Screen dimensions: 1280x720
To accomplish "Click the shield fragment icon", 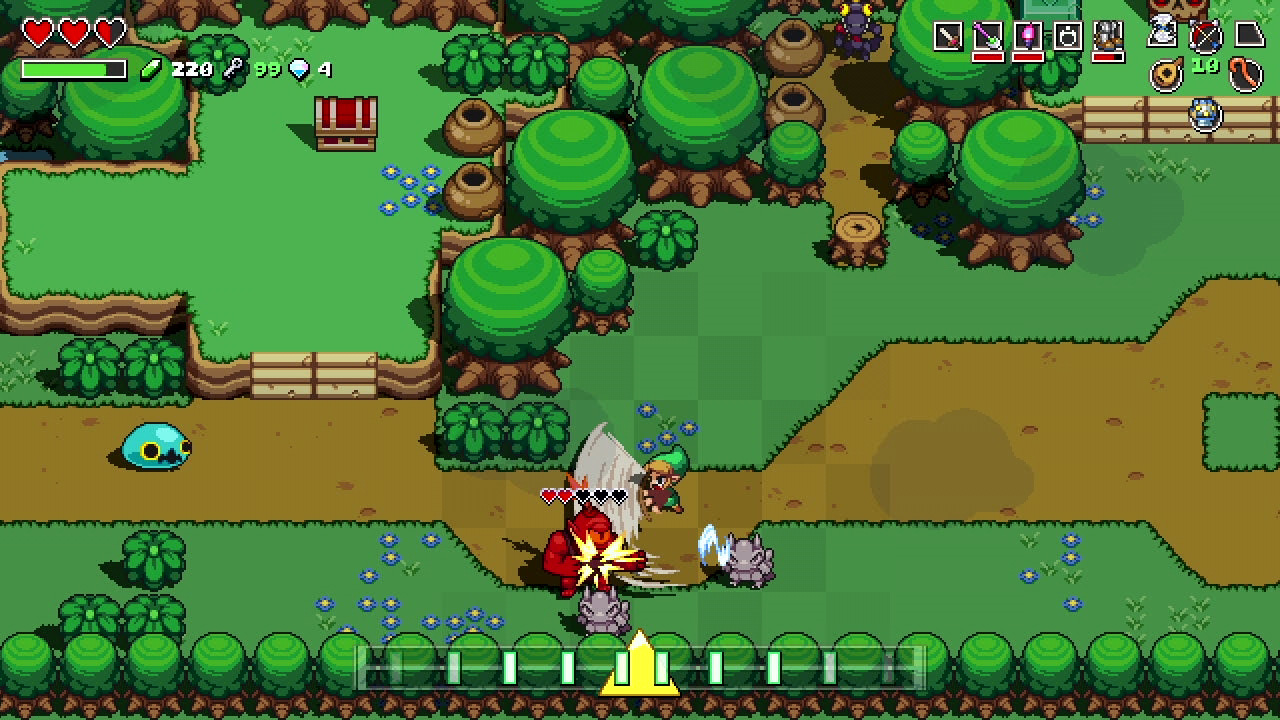I will [x=1250, y=34].
